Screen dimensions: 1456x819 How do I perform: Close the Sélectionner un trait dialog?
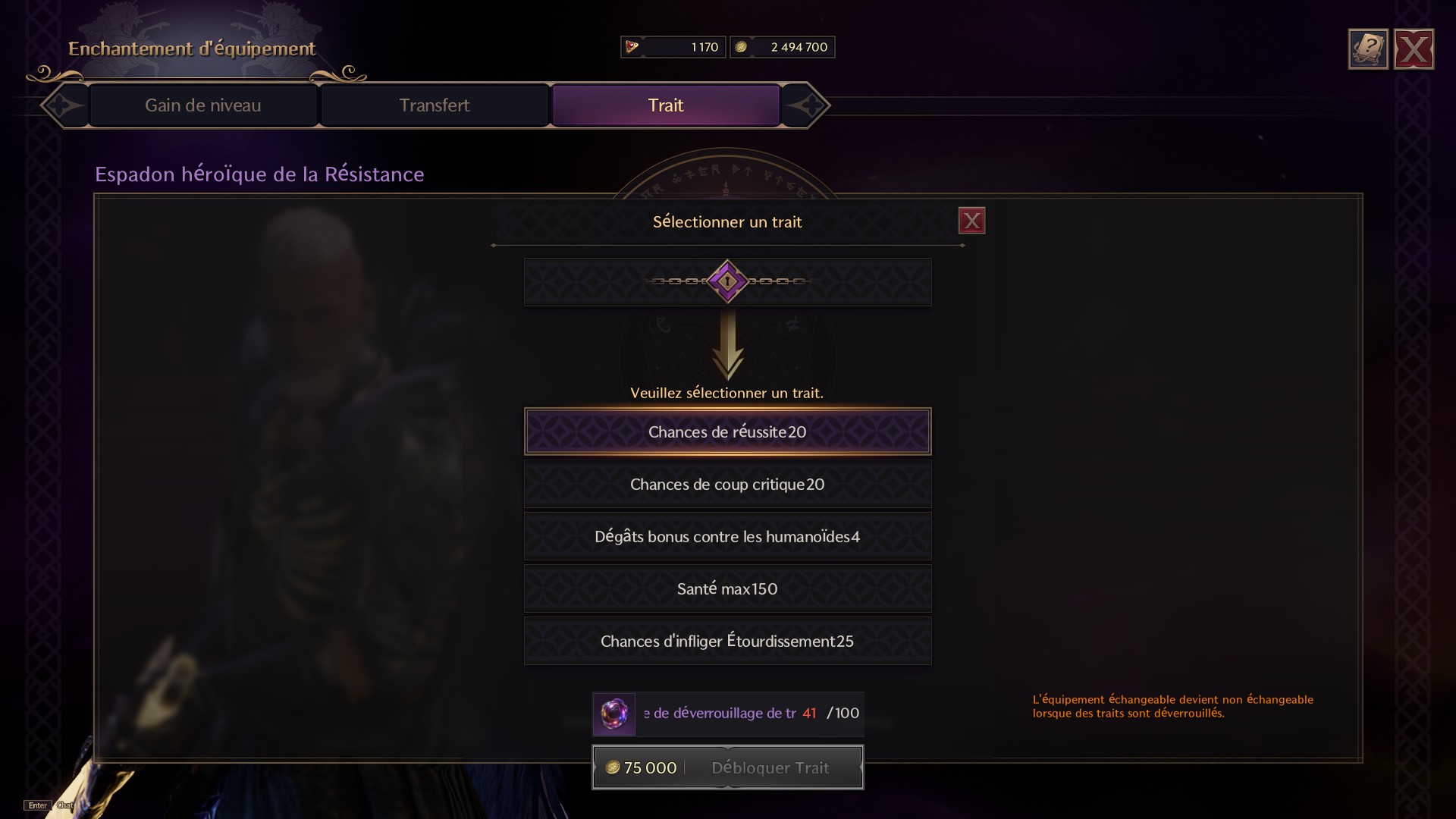971,221
